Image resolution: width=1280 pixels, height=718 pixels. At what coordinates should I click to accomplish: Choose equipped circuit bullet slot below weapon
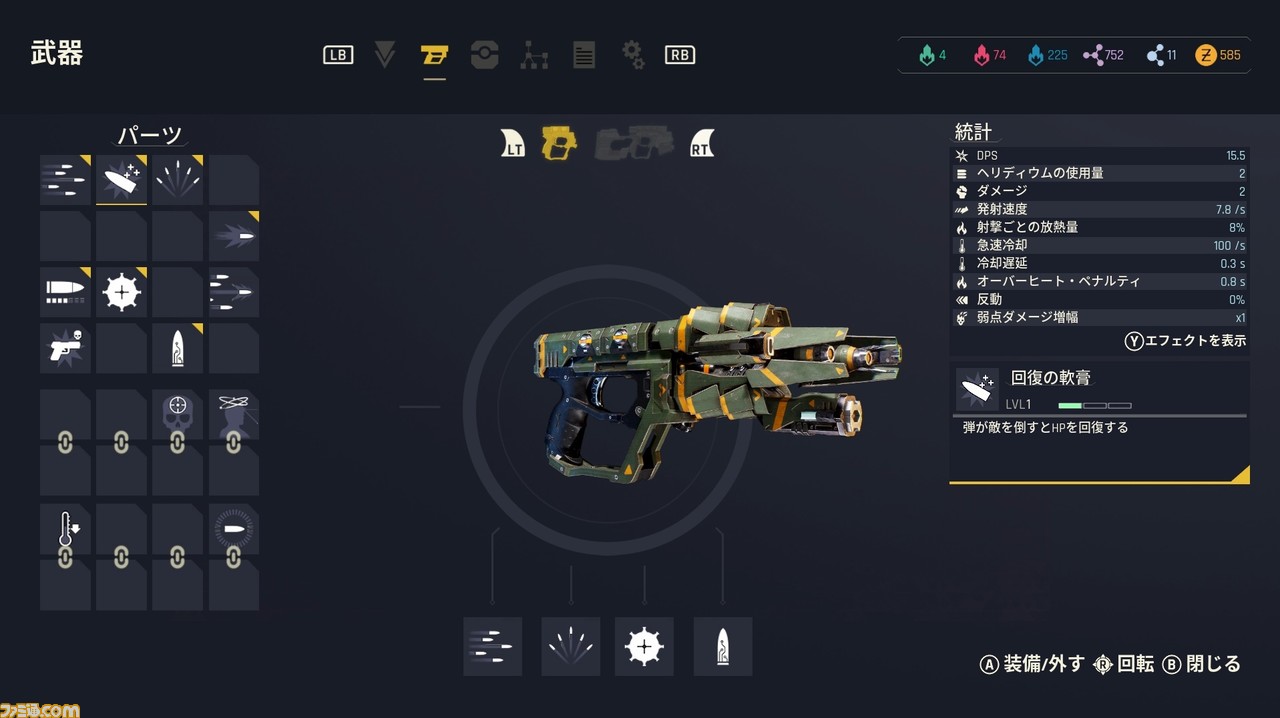[x=722, y=646]
